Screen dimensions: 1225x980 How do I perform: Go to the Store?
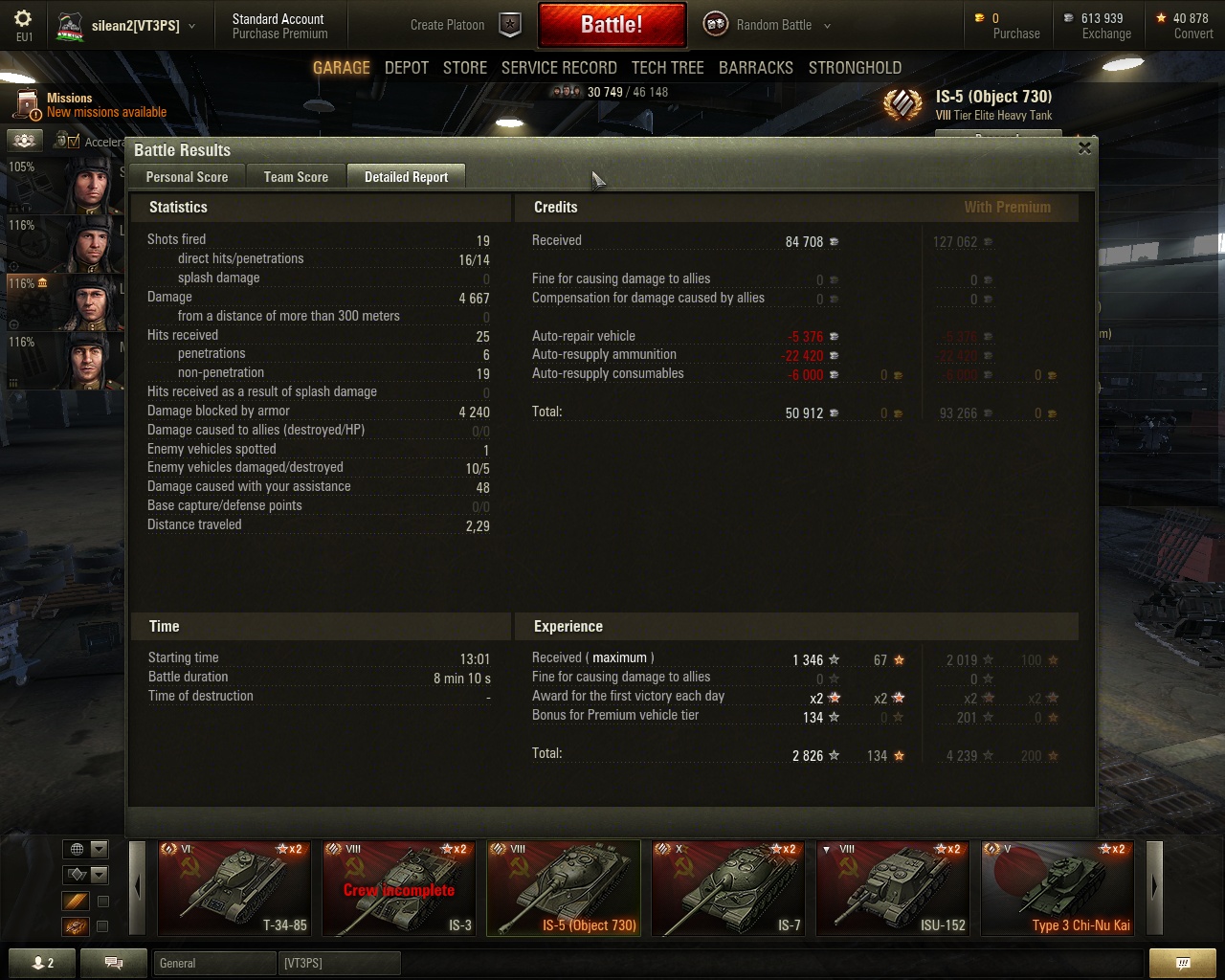(465, 68)
